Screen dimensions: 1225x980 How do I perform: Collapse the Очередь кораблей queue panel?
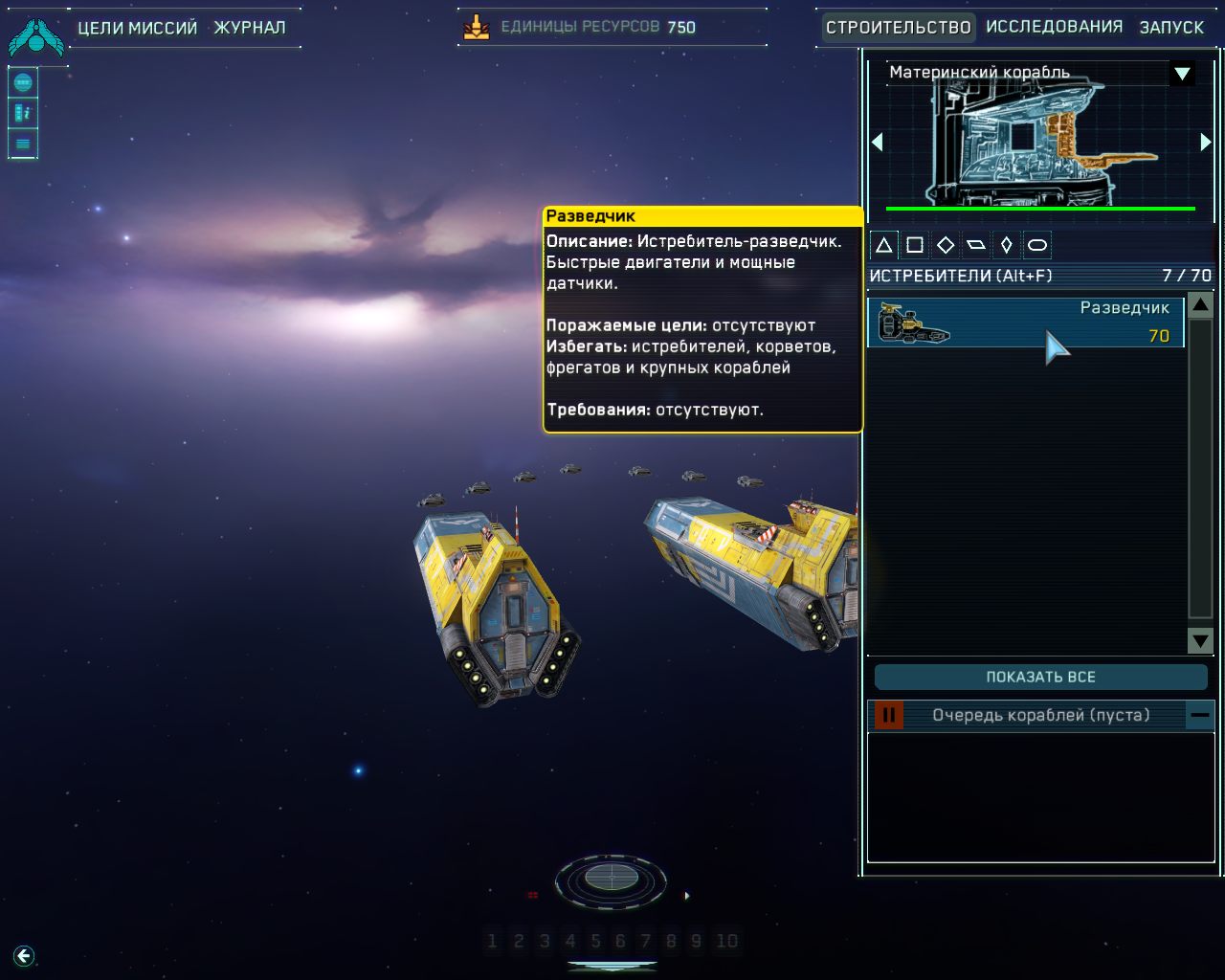[x=1200, y=715]
